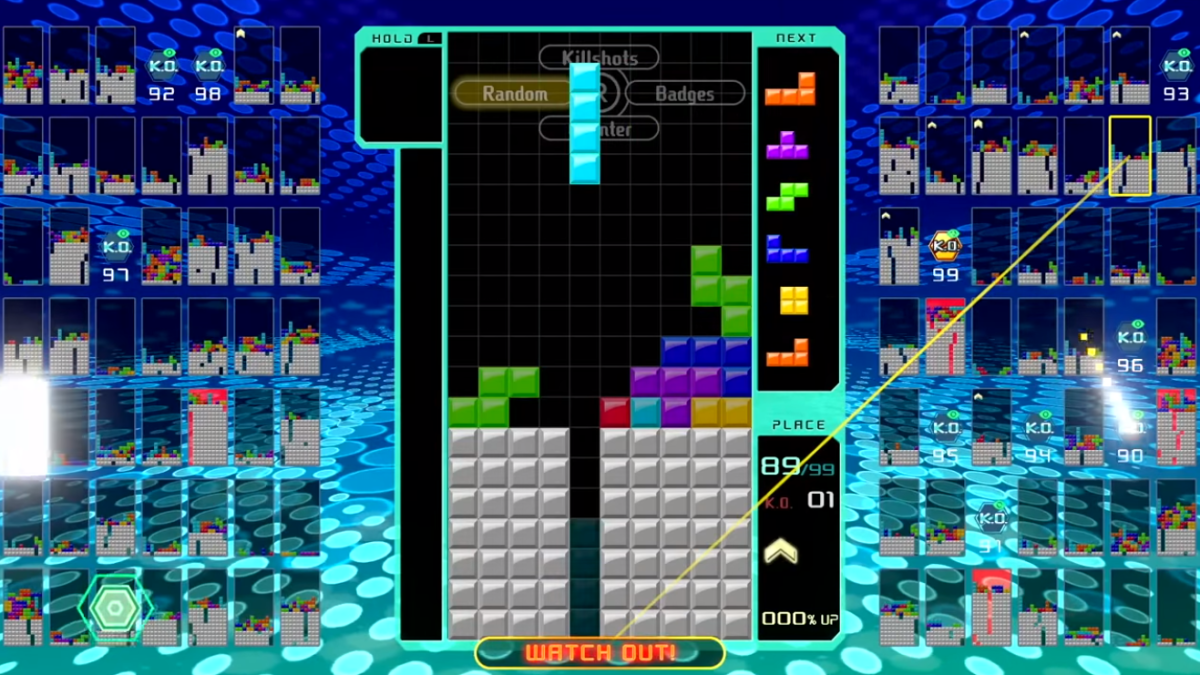1200x675 pixels.
Task: Select the Killshots targeting option
Action: [599, 57]
